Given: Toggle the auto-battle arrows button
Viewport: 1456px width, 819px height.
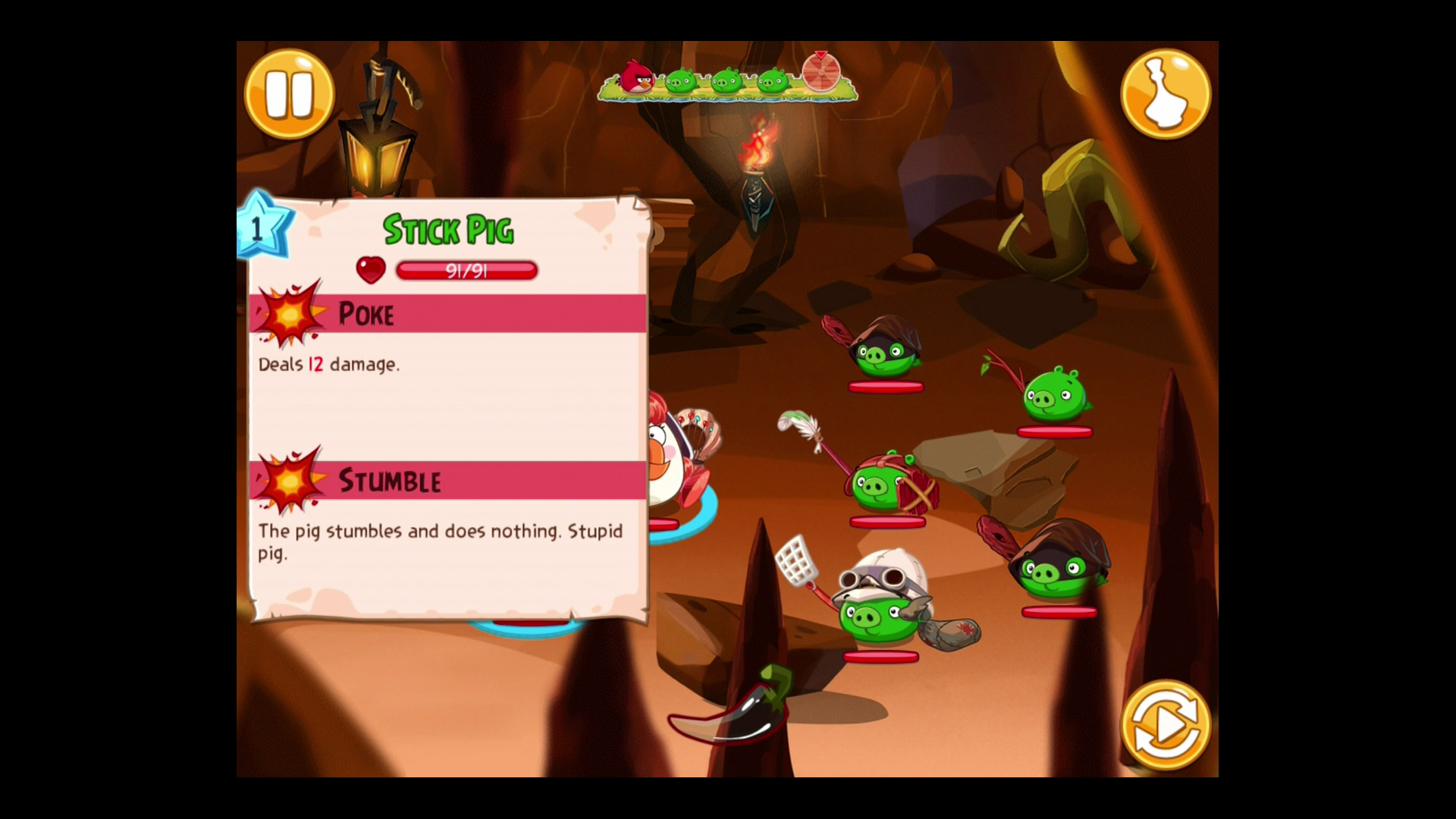Looking at the screenshot, I should pyautogui.click(x=1165, y=725).
